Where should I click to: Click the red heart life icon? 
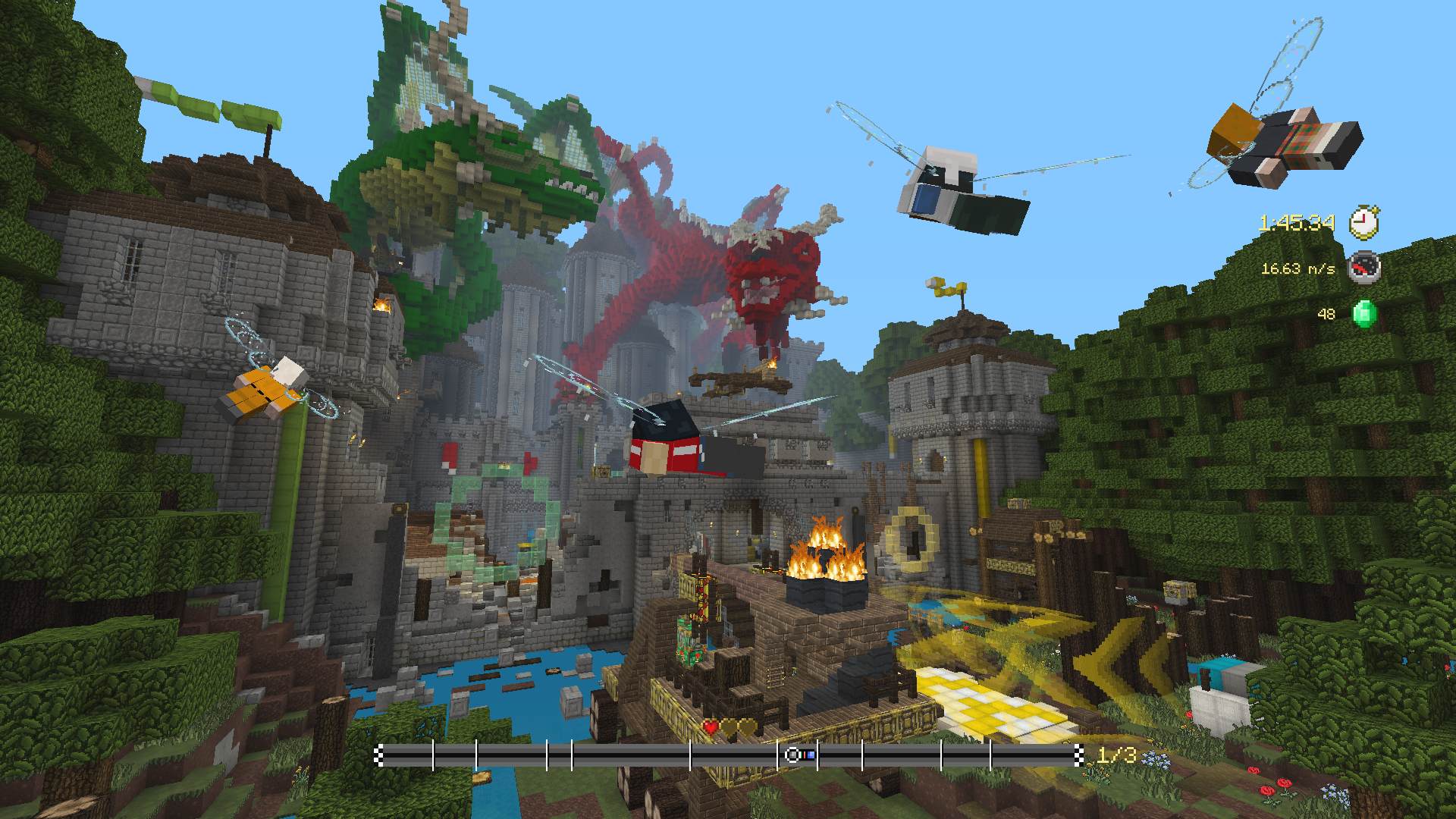pos(710,727)
